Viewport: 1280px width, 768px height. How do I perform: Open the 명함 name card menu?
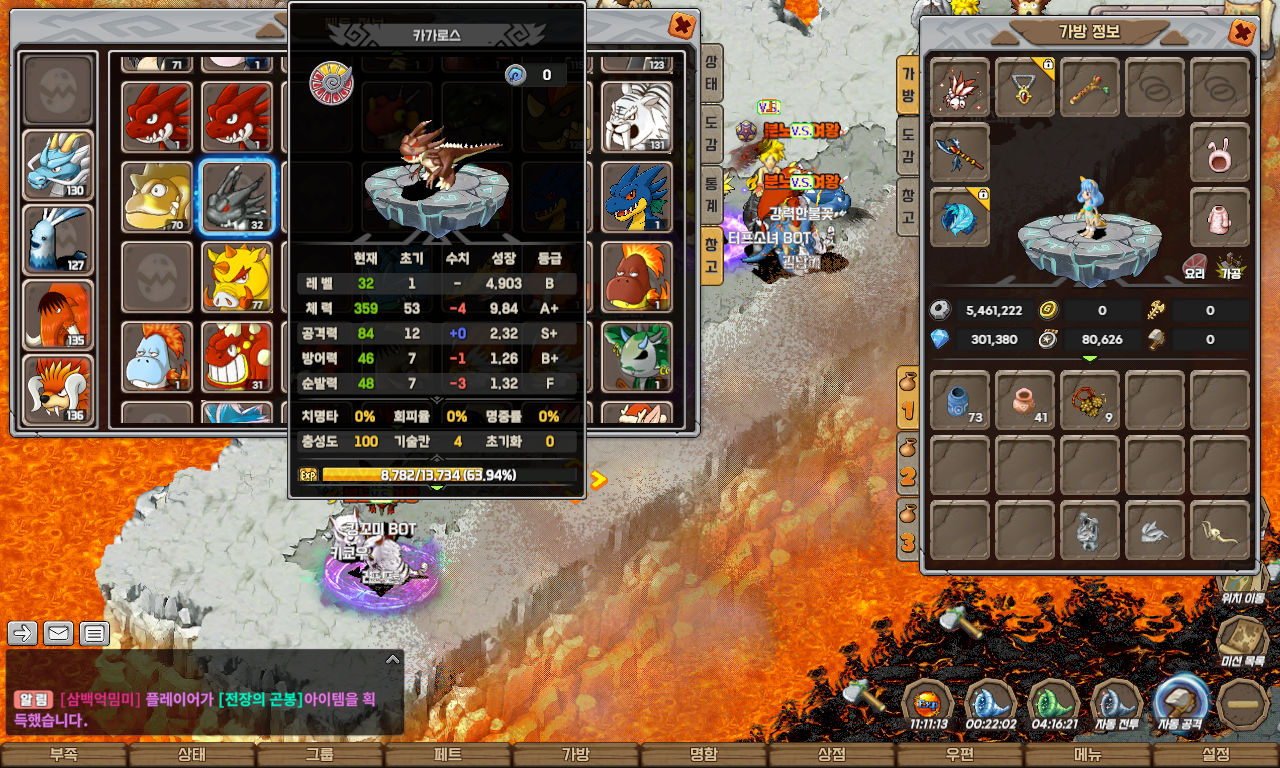(x=704, y=755)
